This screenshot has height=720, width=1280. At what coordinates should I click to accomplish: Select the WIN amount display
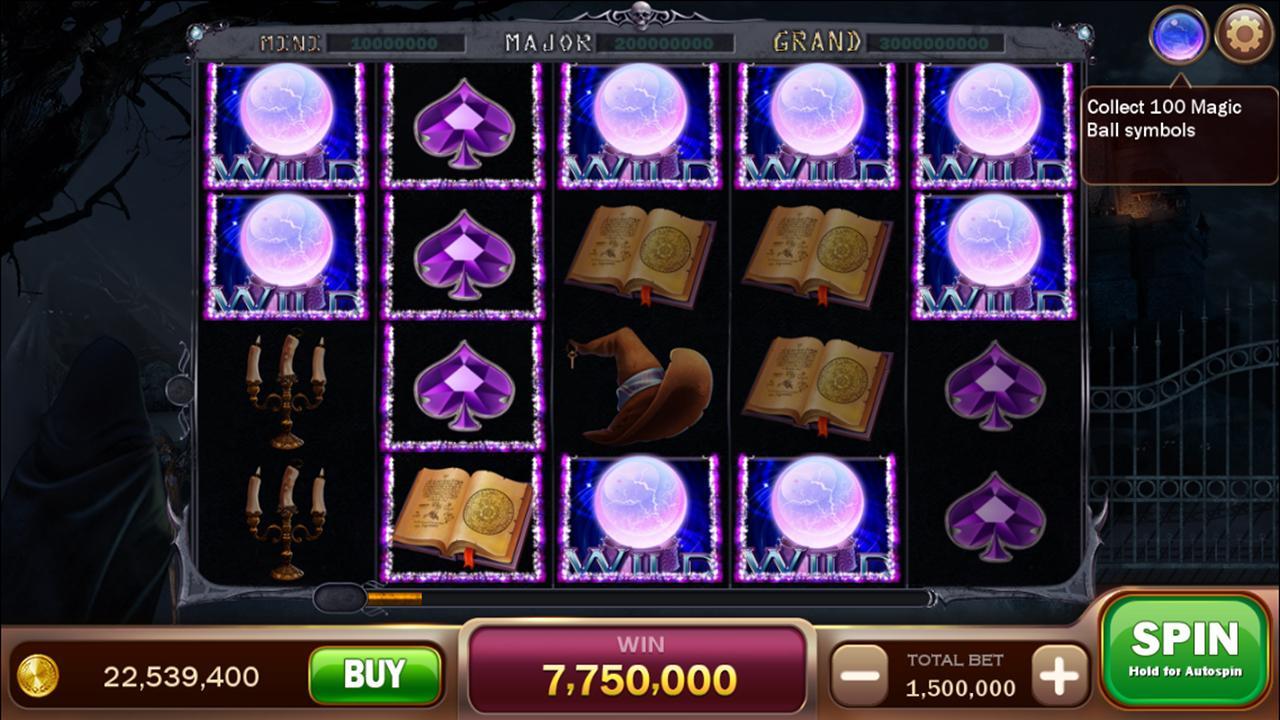pos(640,672)
